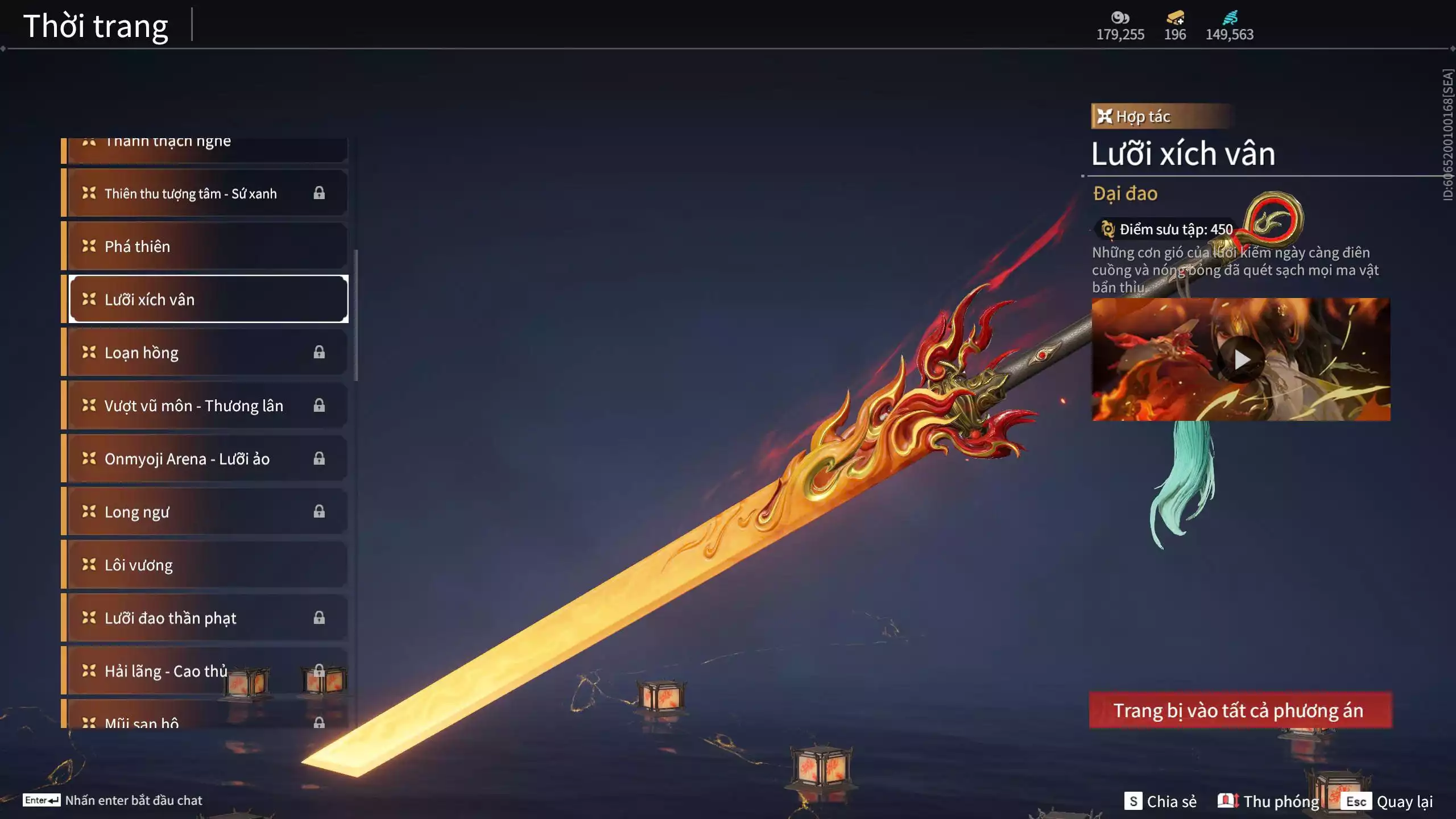Click the silver coin currency icon
The height and width of the screenshot is (819, 1456).
(1120, 17)
